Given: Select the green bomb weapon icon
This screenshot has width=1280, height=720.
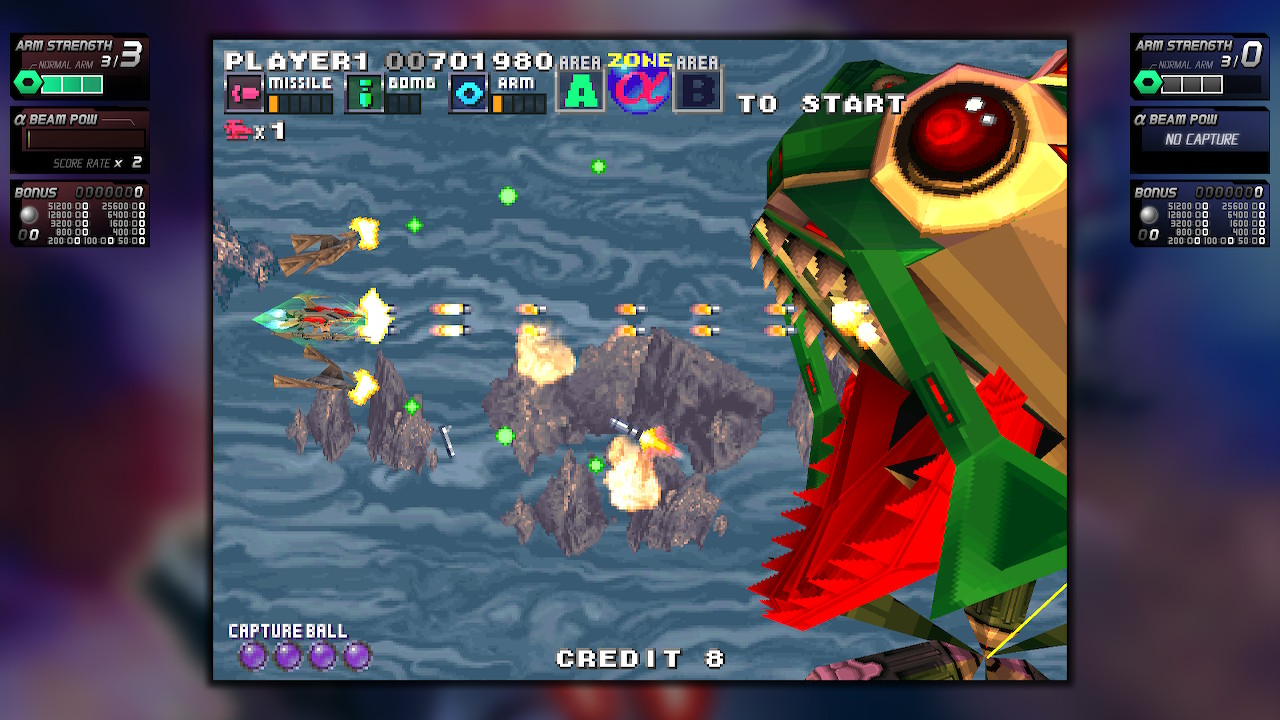Looking at the screenshot, I should 364,93.
